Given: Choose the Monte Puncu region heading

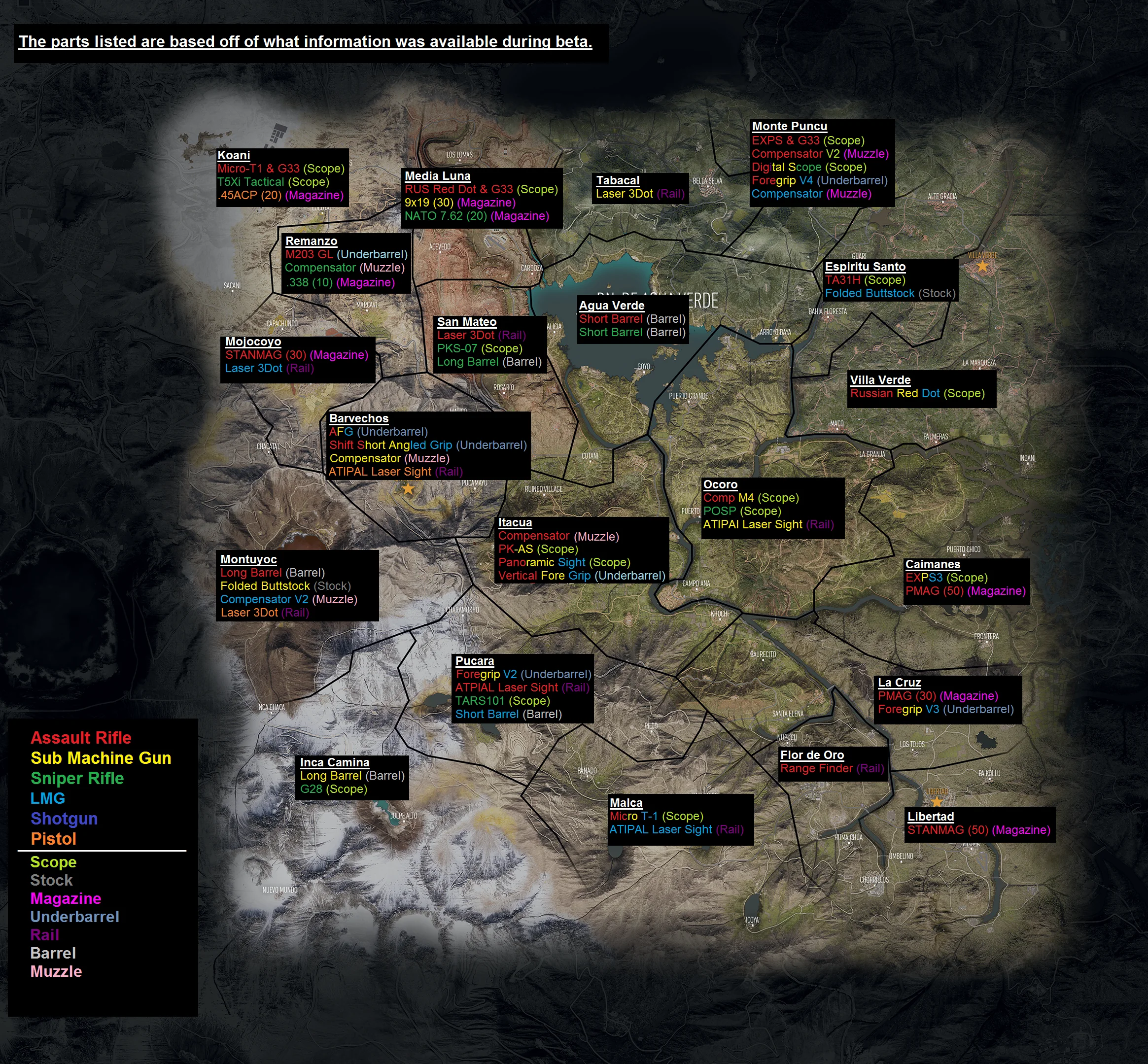Looking at the screenshot, I should pyautogui.click(x=789, y=127).
